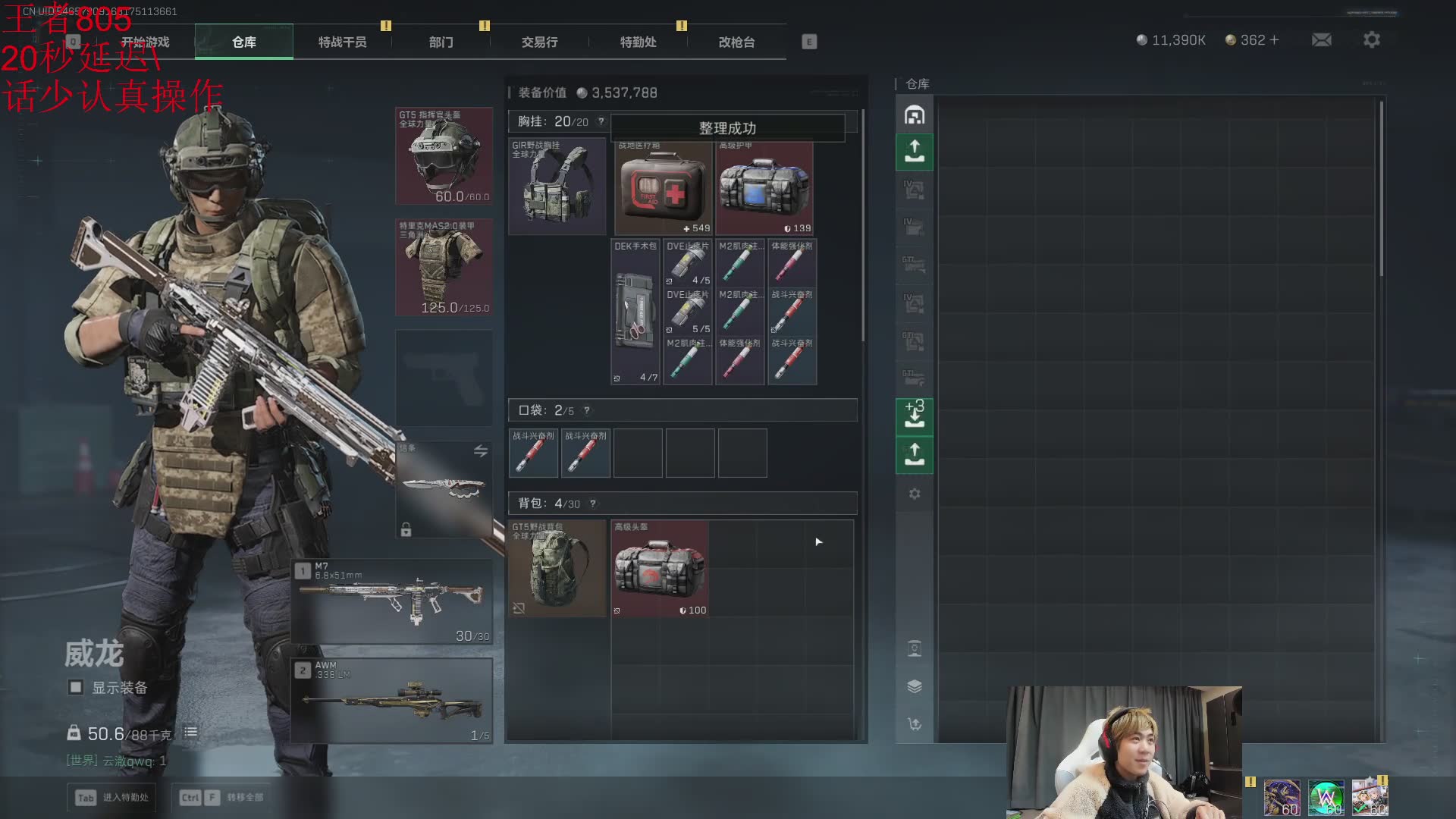Open settings with the gear icon
The width and height of the screenshot is (1456, 819).
1371,40
